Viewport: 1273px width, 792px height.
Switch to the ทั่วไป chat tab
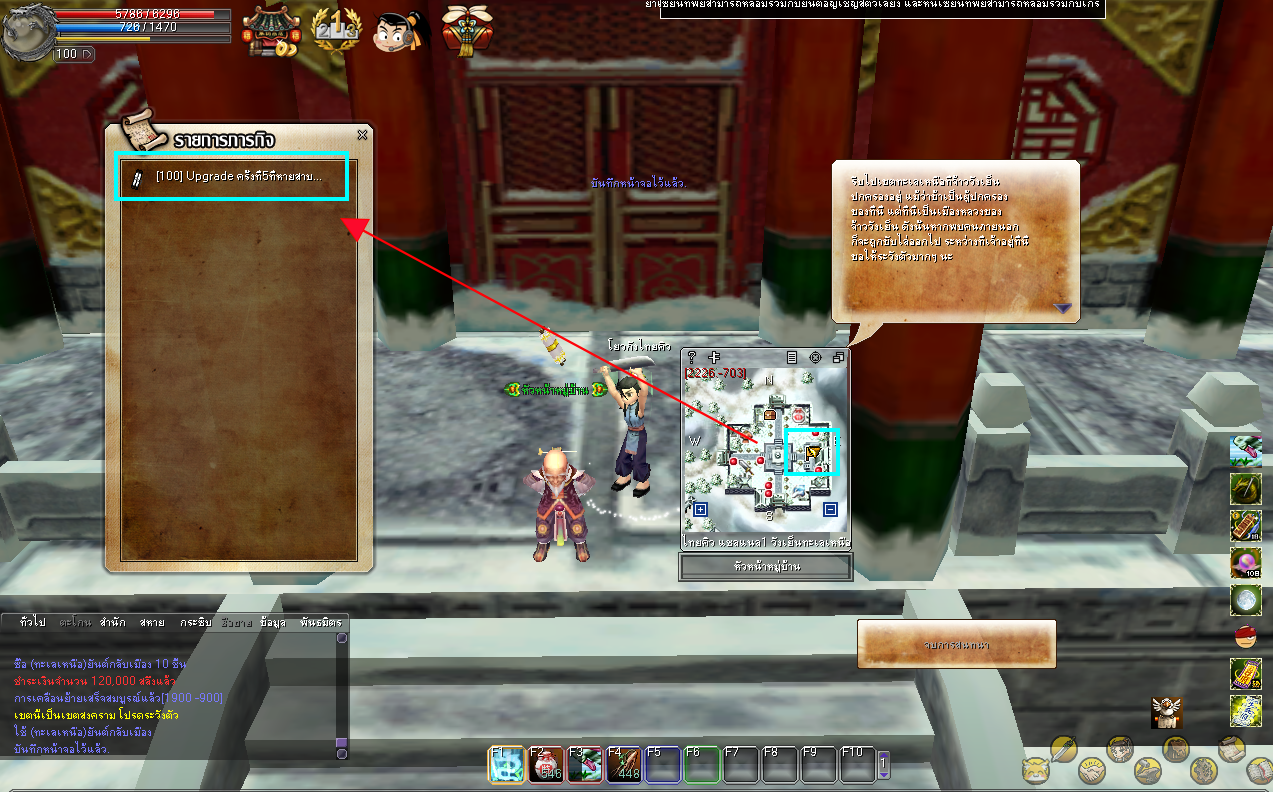click(x=32, y=622)
